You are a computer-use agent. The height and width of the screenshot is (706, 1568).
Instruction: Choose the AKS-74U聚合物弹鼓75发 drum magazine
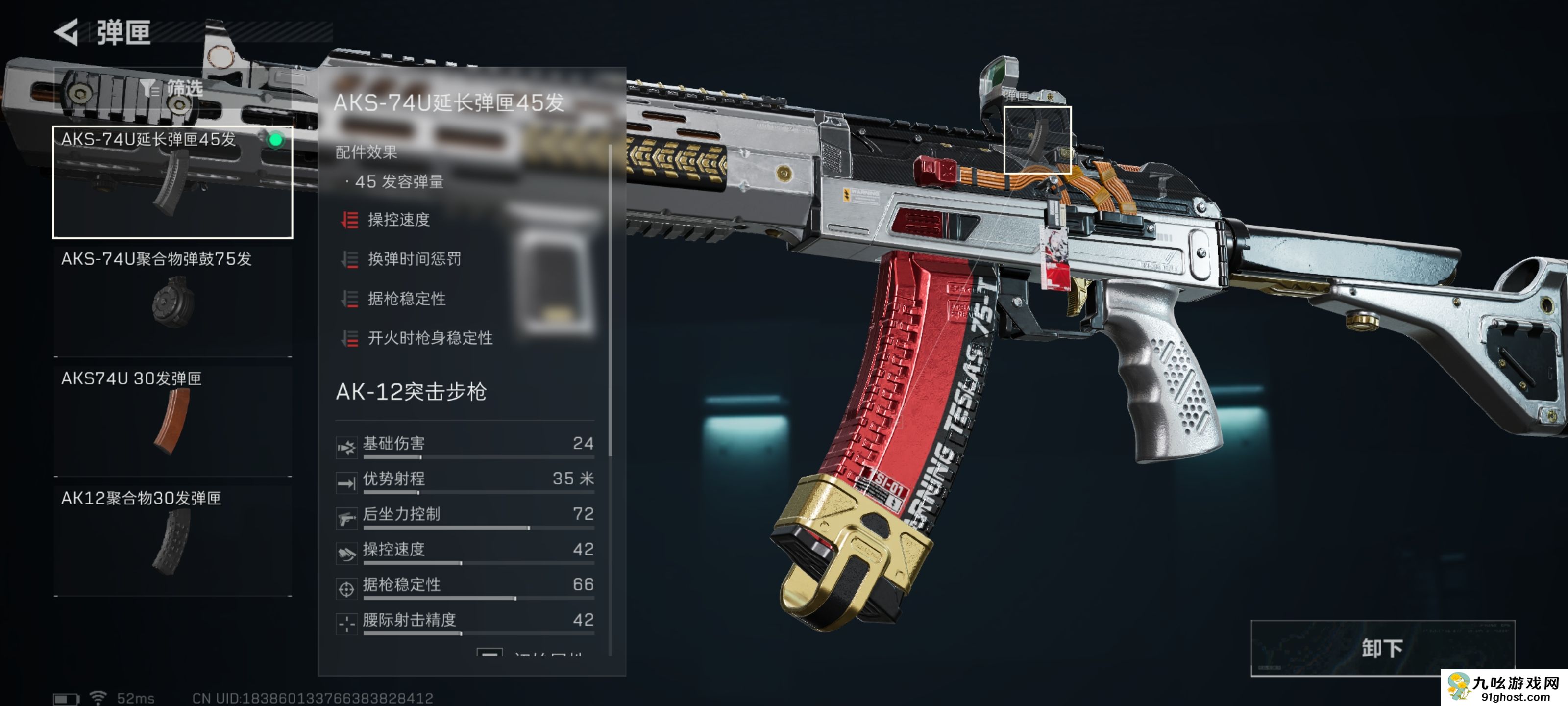point(173,301)
